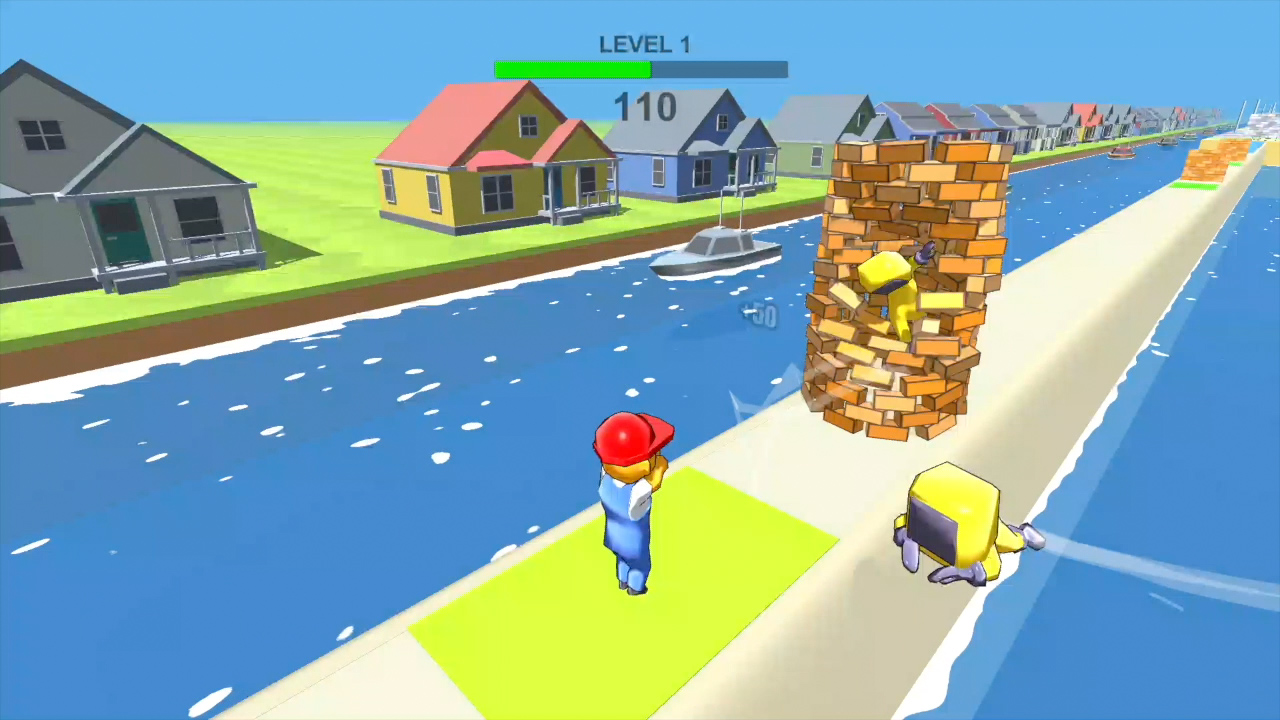Image resolution: width=1280 pixels, height=720 pixels.
Task: Select the LEVEL 1 header text
Action: (x=646, y=44)
